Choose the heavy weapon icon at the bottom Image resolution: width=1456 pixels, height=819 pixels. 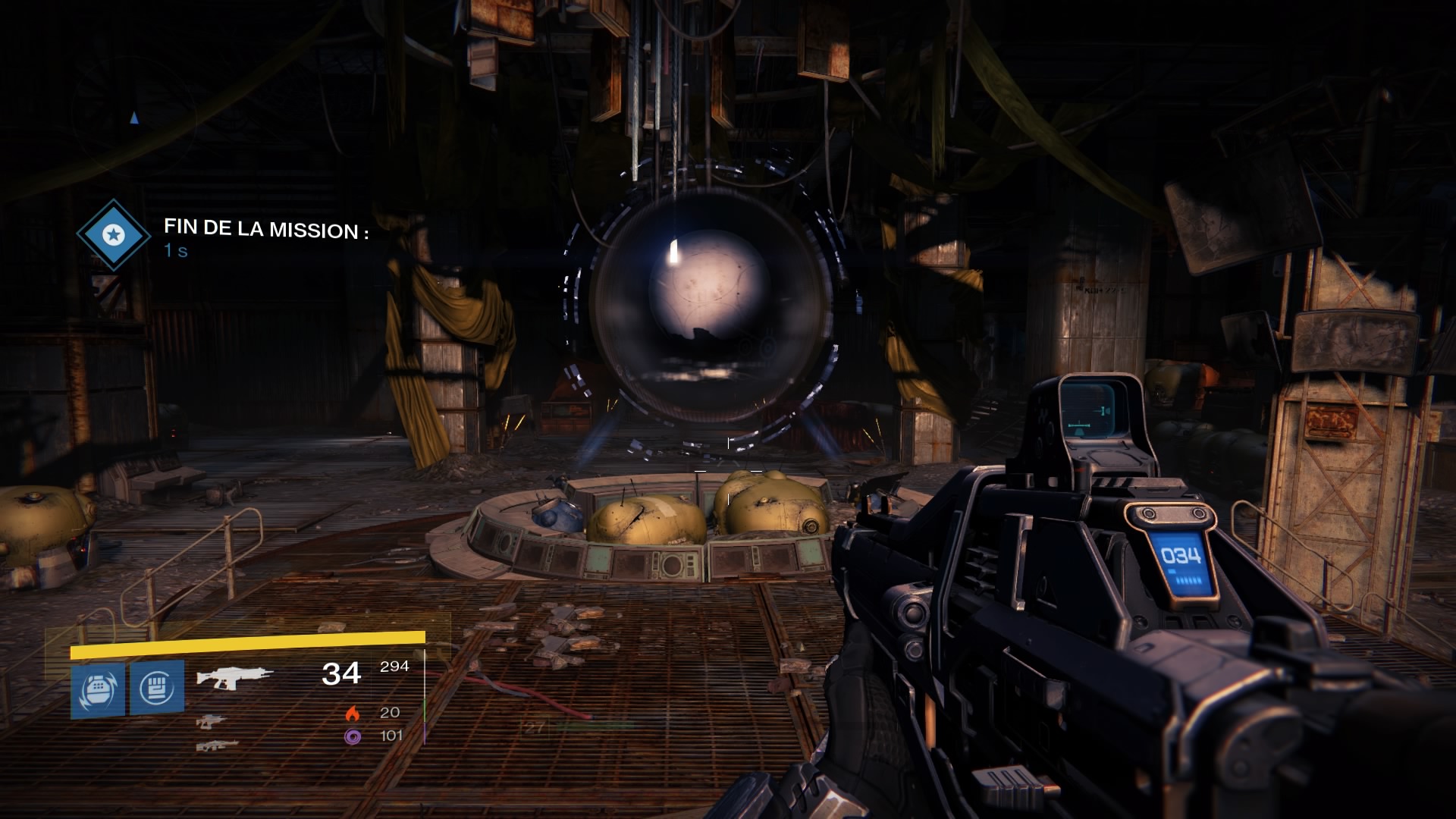pyautogui.click(x=217, y=746)
